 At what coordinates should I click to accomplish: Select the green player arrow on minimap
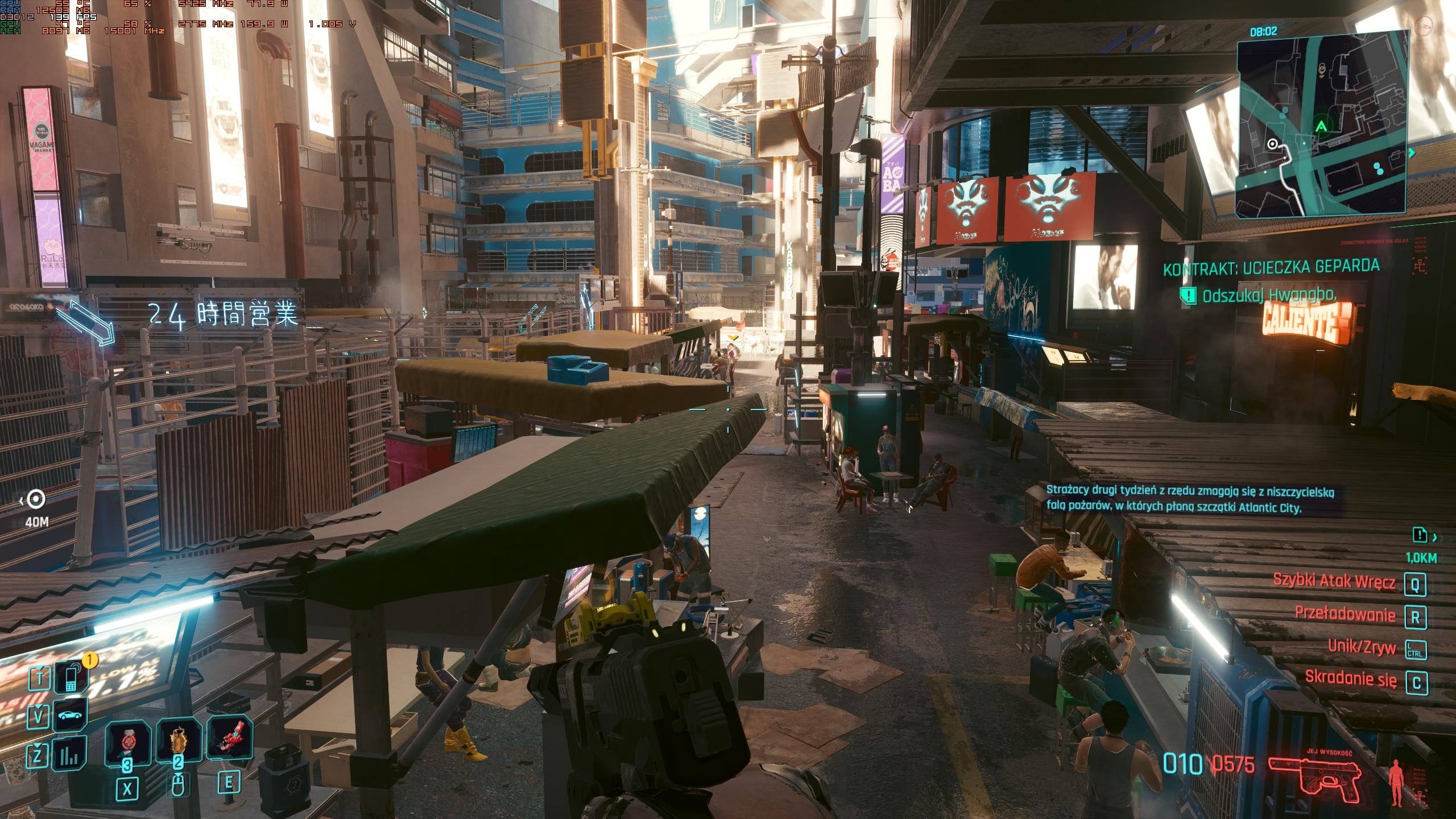tap(1322, 126)
